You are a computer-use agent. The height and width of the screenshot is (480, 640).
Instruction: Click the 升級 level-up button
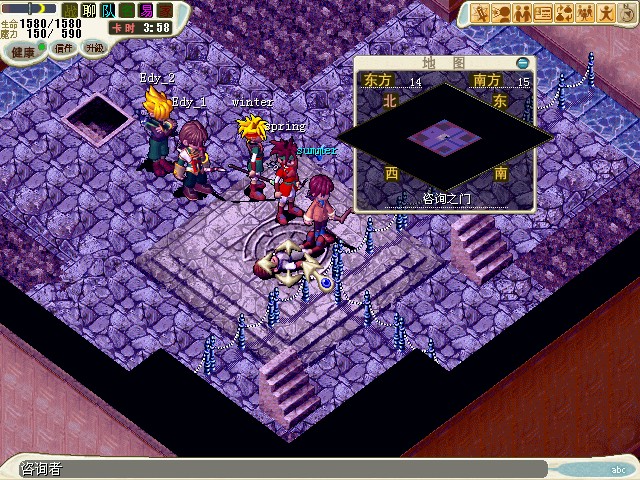point(94,47)
